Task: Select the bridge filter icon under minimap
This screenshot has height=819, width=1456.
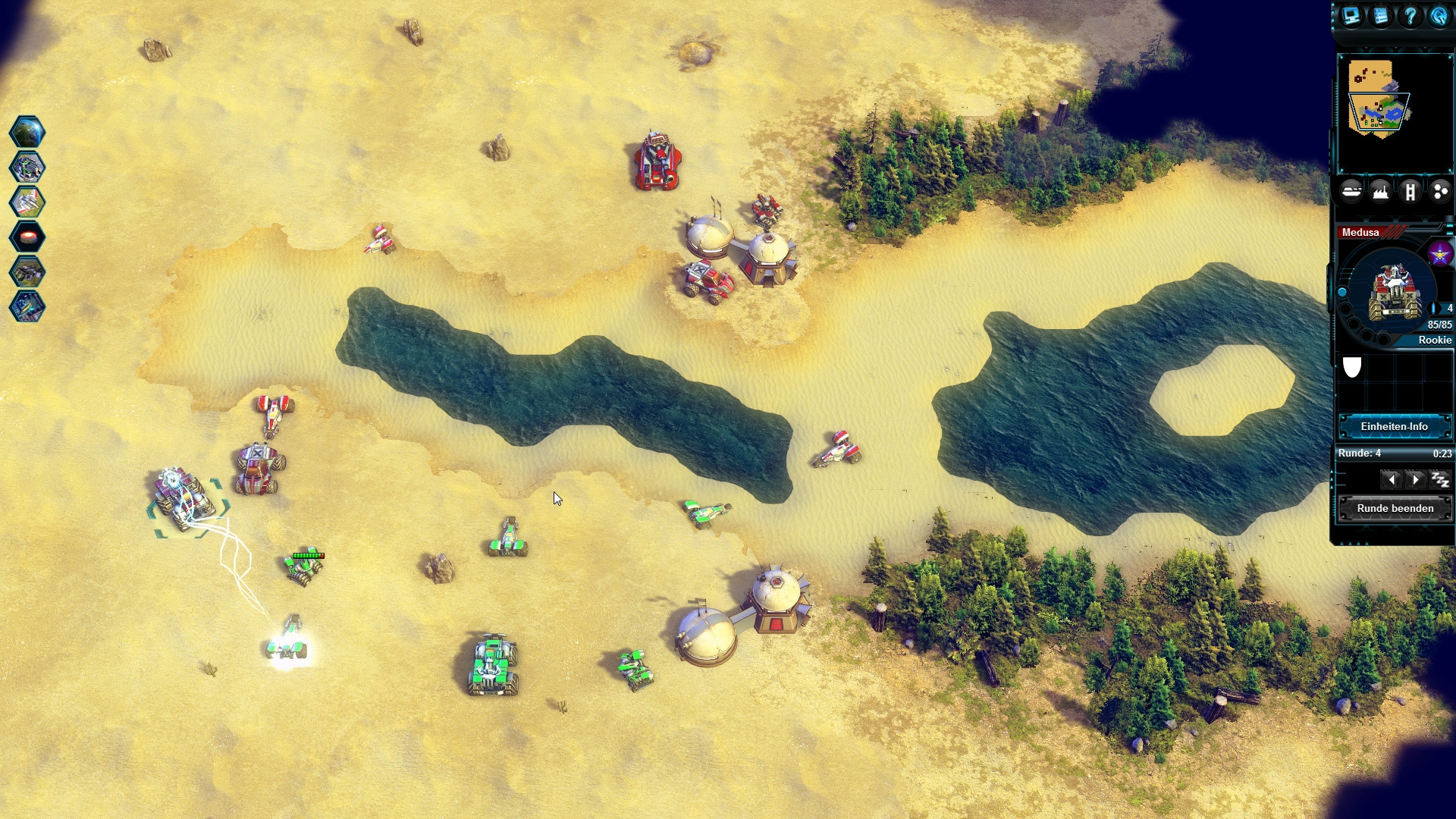Action: click(x=1409, y=191)
